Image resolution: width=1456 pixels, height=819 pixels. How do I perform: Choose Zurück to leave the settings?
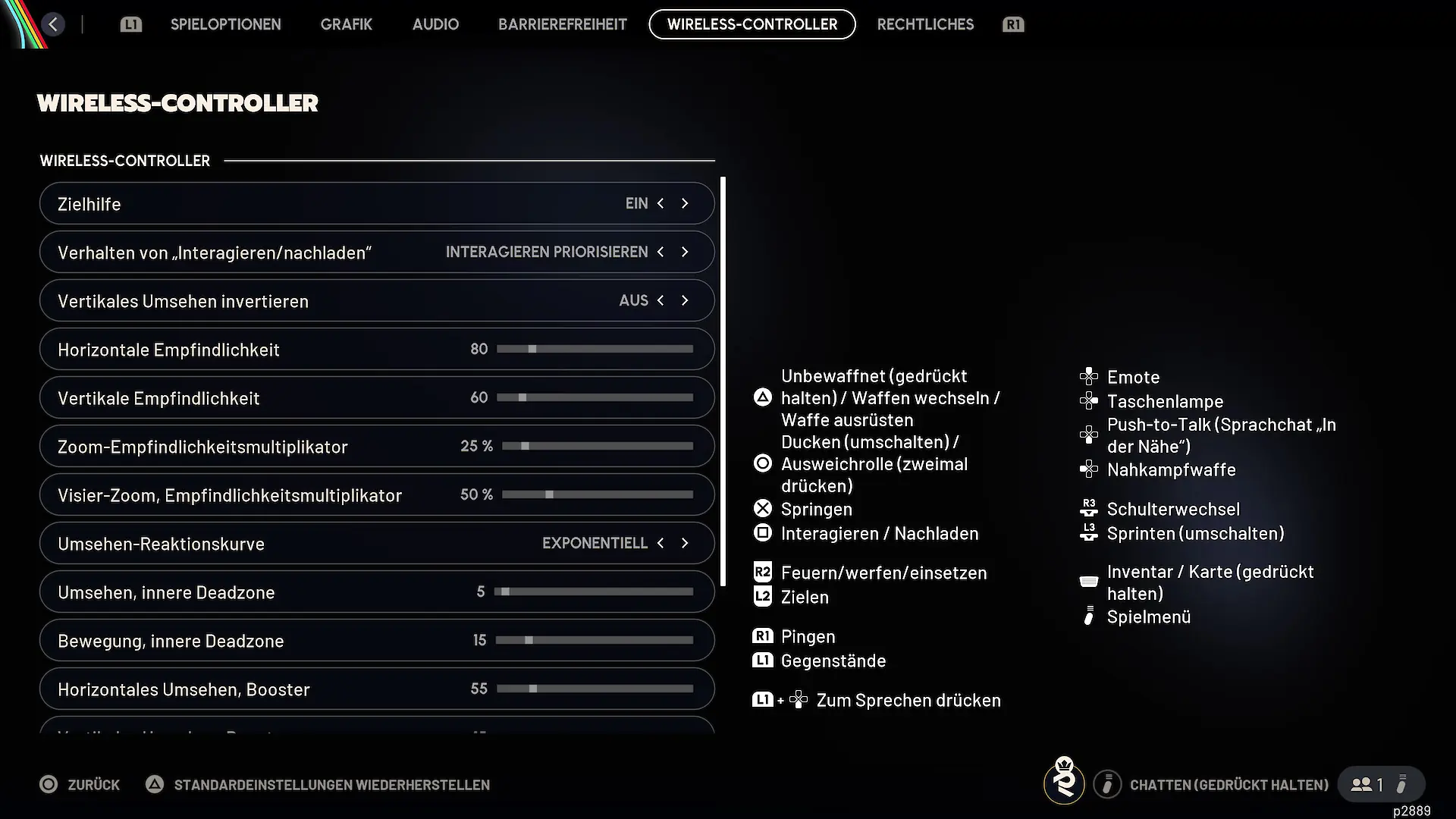(80, 785)
